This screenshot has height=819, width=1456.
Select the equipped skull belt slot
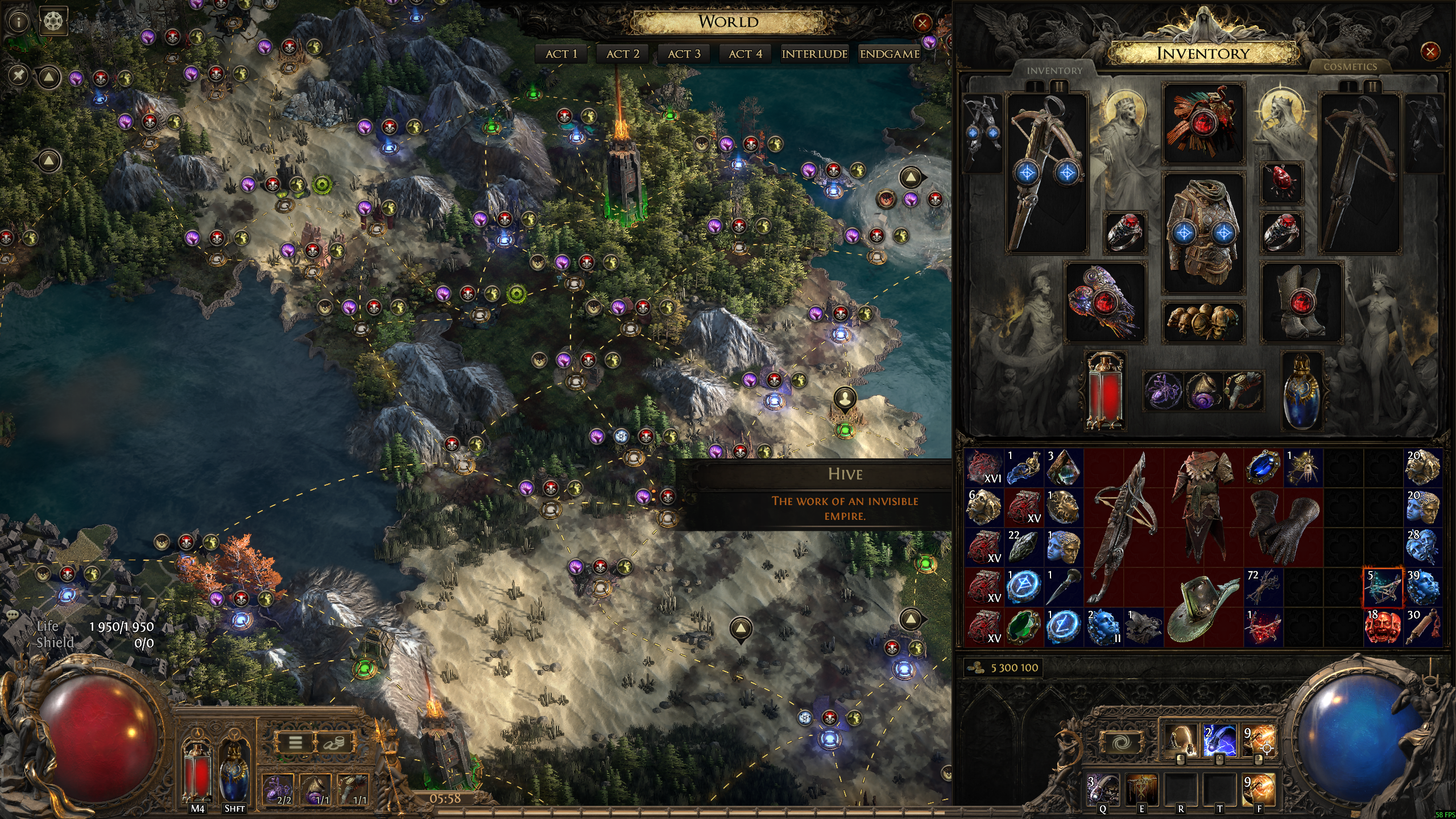(1203, 322)
